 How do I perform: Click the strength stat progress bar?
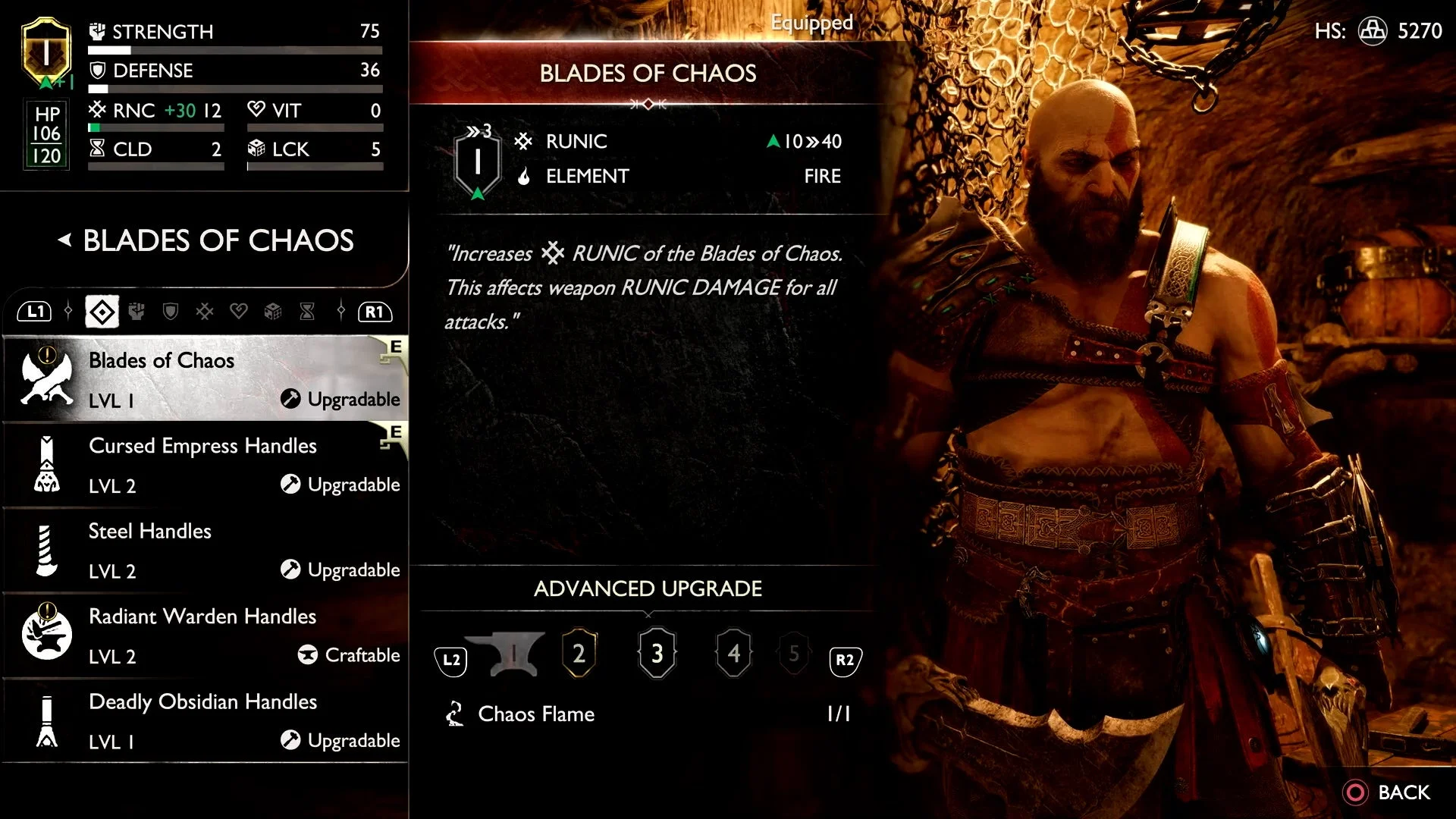click(235, 49)
